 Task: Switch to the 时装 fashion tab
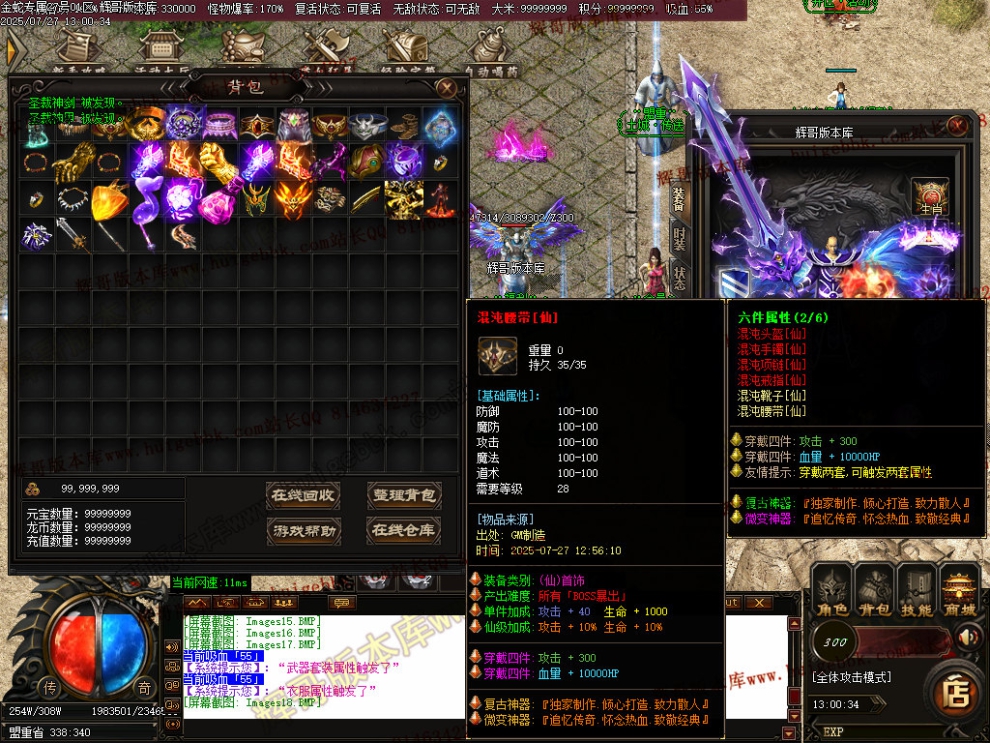(x=679, y=240)
